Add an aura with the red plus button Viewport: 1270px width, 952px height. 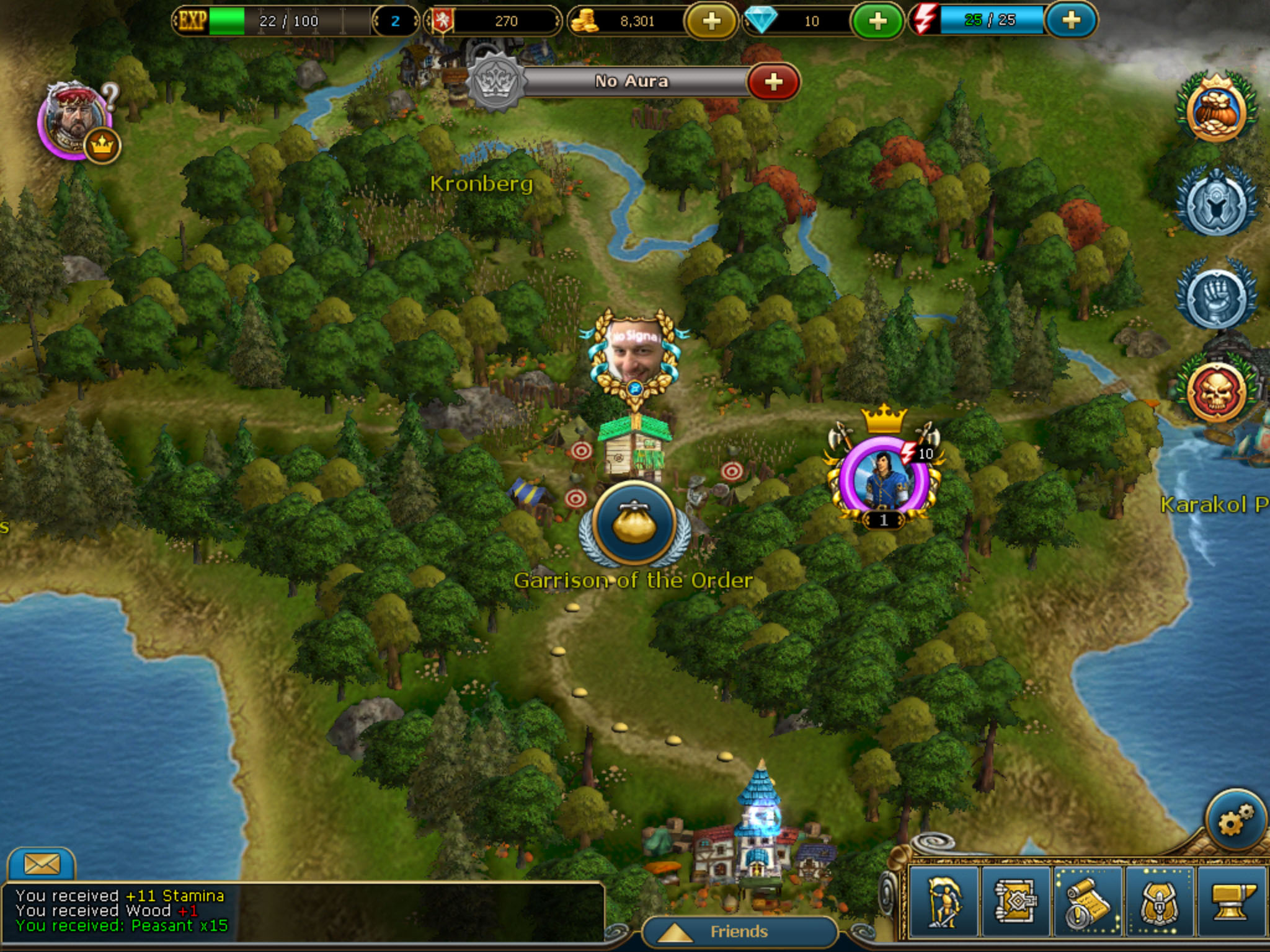(x=773, y=82)
